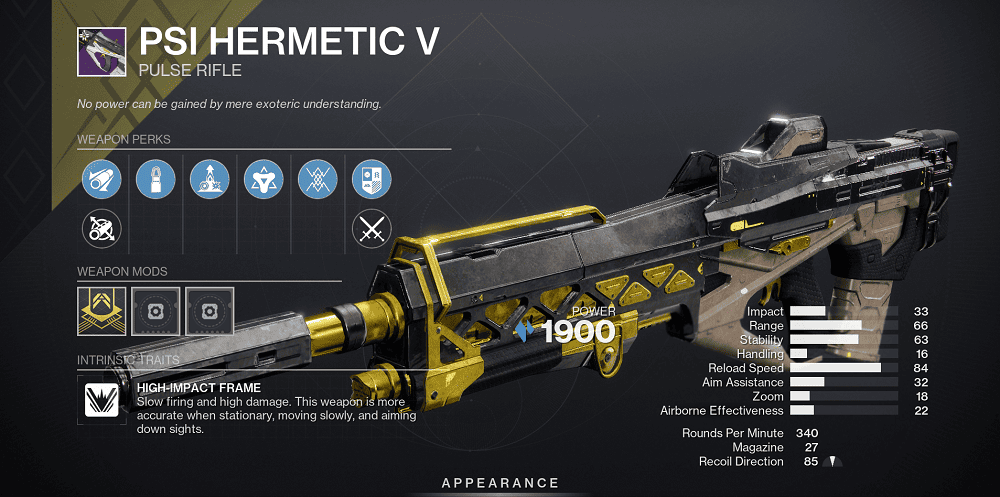1000x497 pixels.
Task: Open the Appearance section
Action: [x=500, y=484]
